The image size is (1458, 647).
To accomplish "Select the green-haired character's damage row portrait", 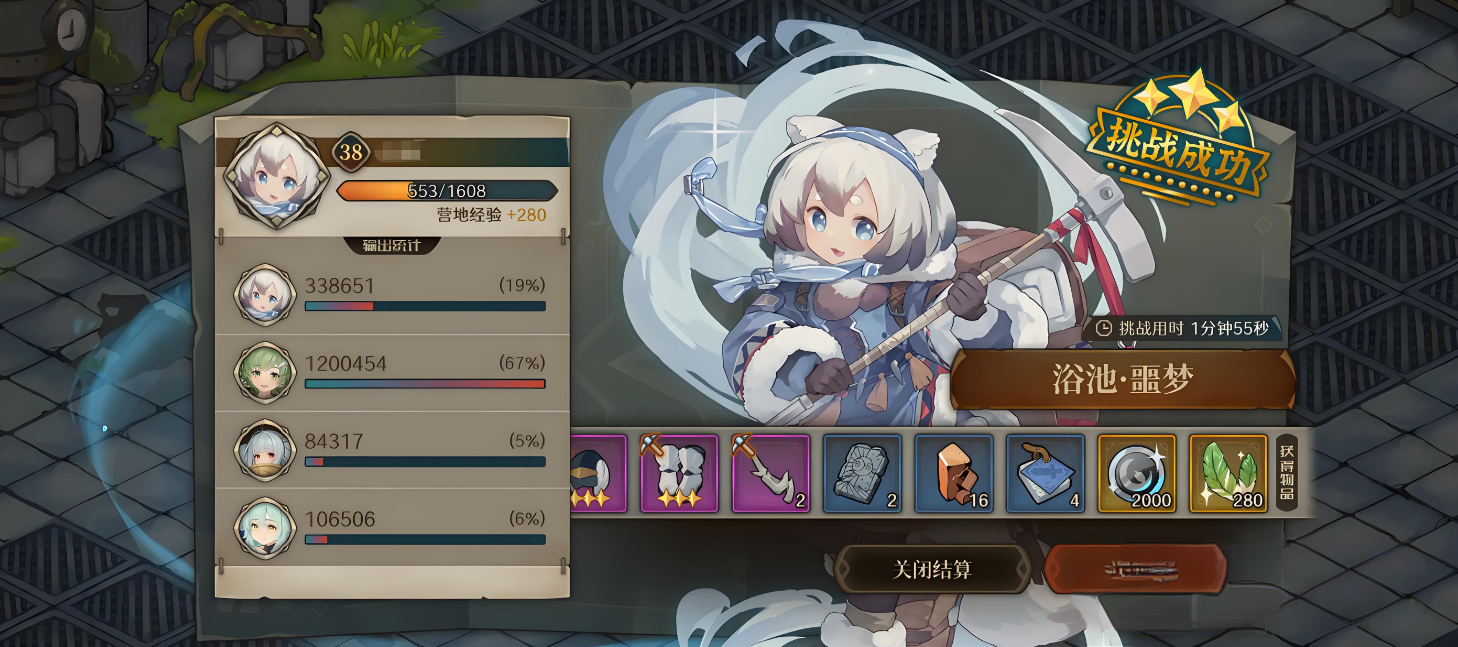I will pyautogui.click(x=264, y=372).
